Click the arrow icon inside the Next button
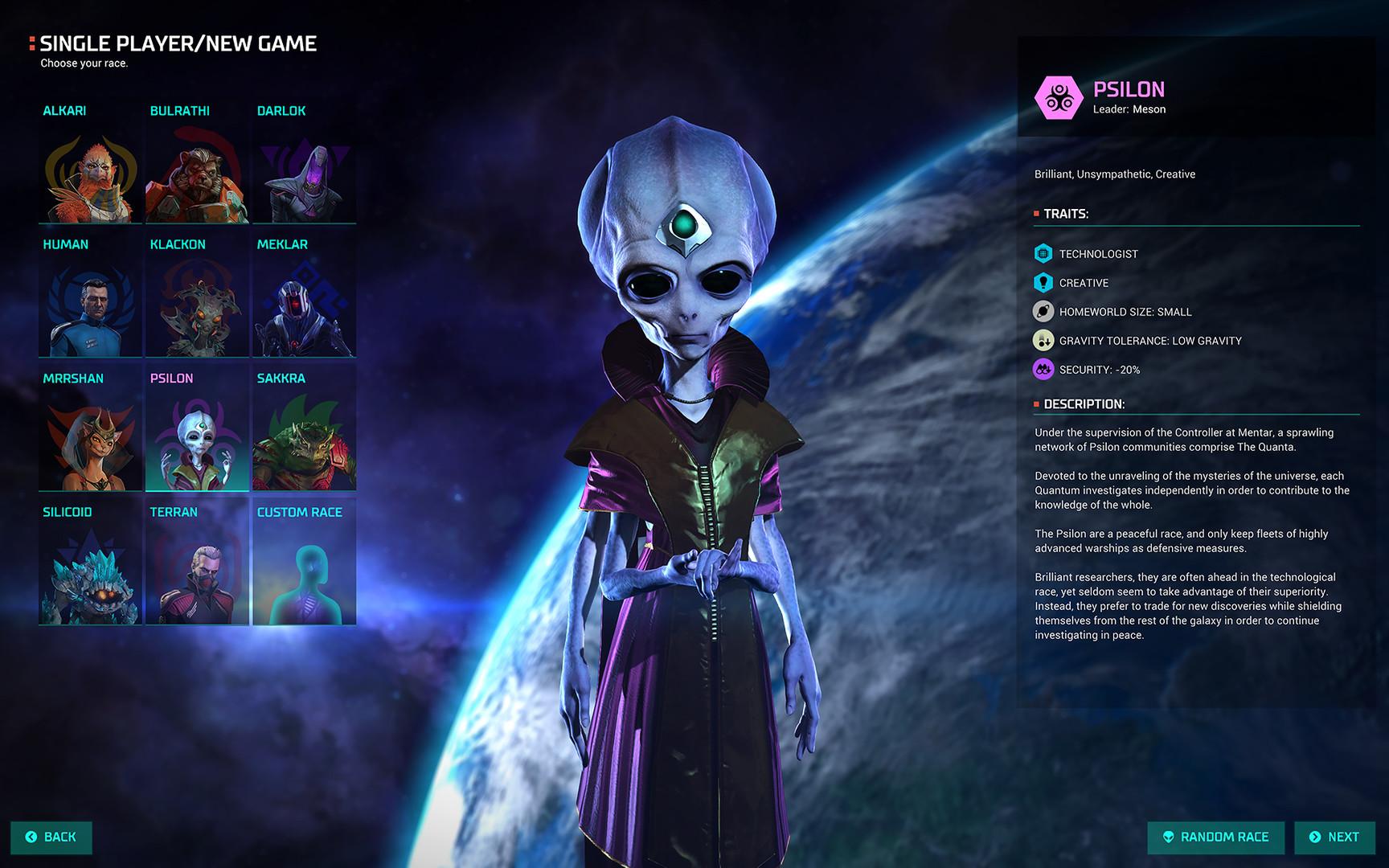The image size is (1389, 868). (1316, 837)
